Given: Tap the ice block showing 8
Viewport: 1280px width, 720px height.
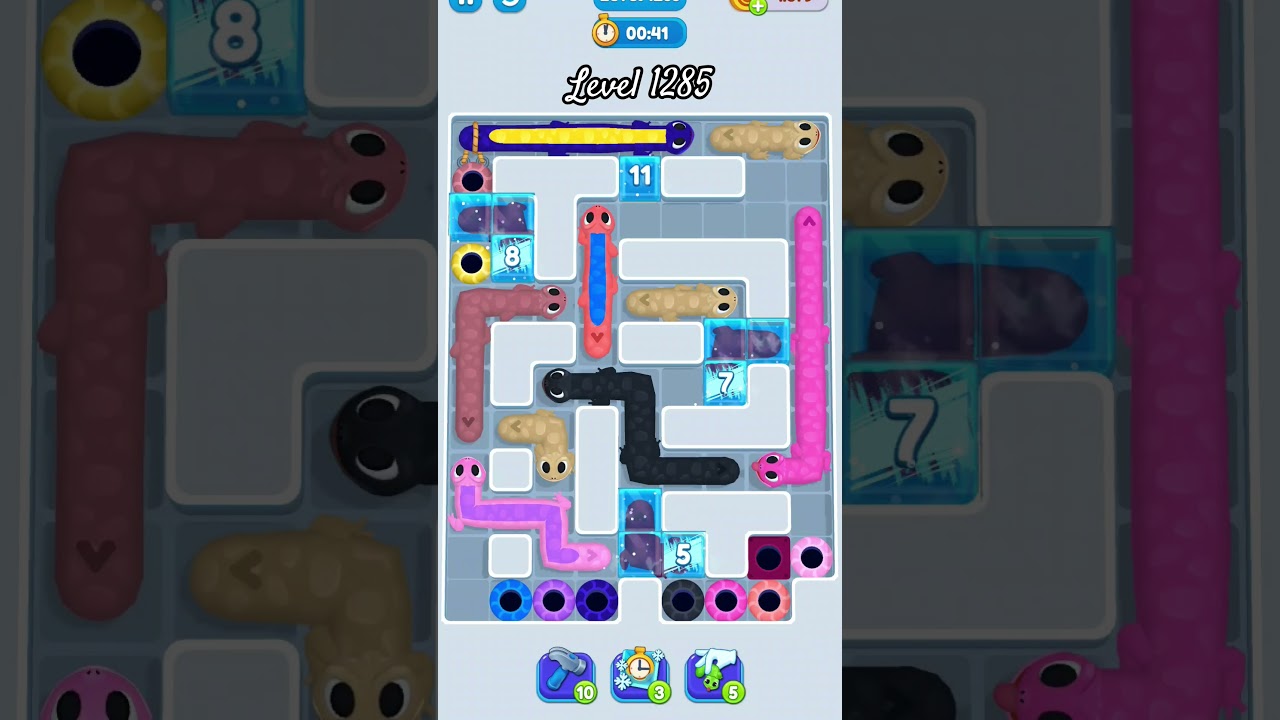Looking at the screenshot, I should pyautogui.click(x=513, y=257).
